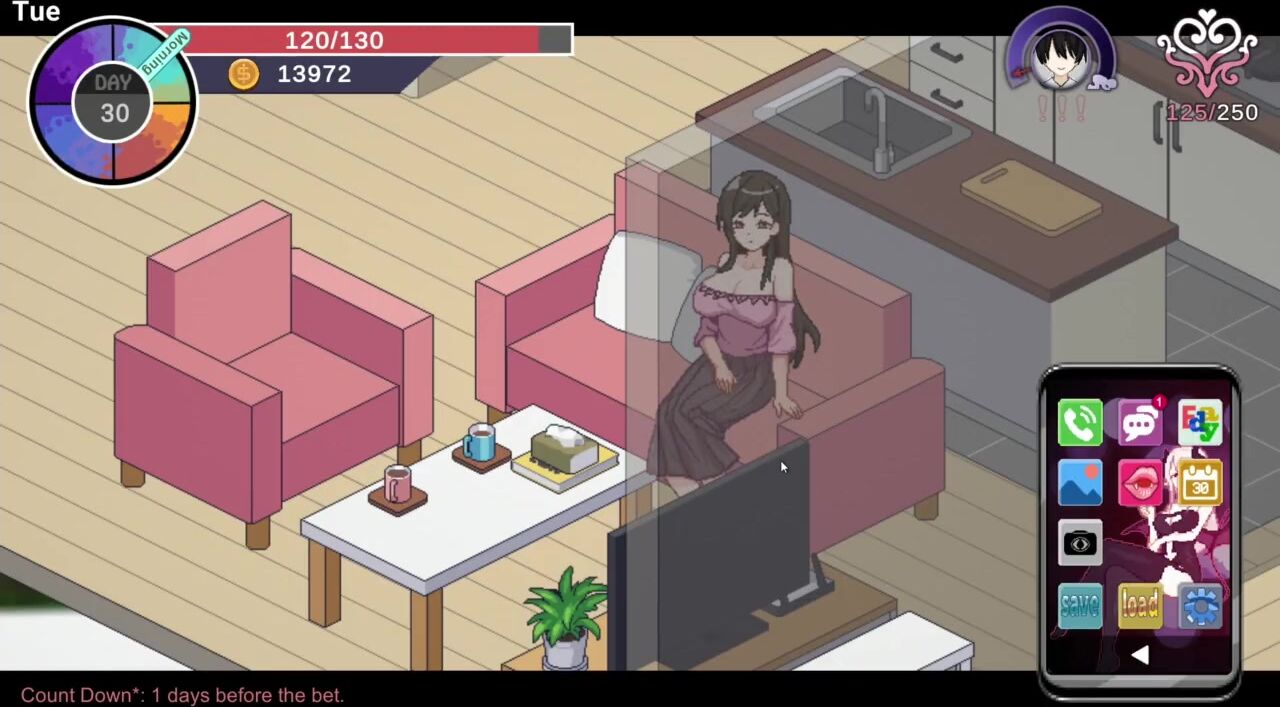Open the photo gallery app
The width and height of the screenshot is (1280, 707).
1080,484
